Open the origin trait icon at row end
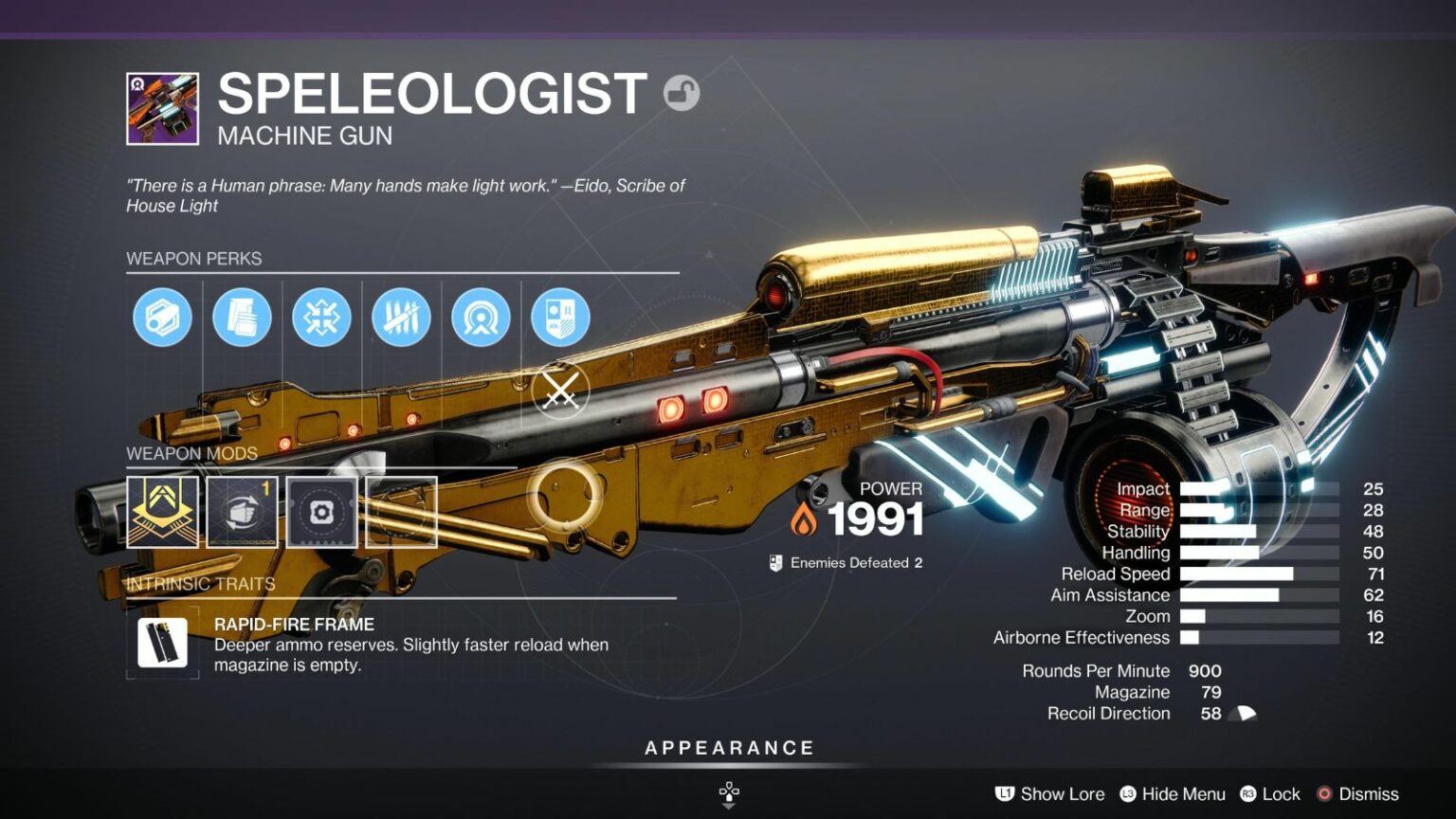 point(560,318)
